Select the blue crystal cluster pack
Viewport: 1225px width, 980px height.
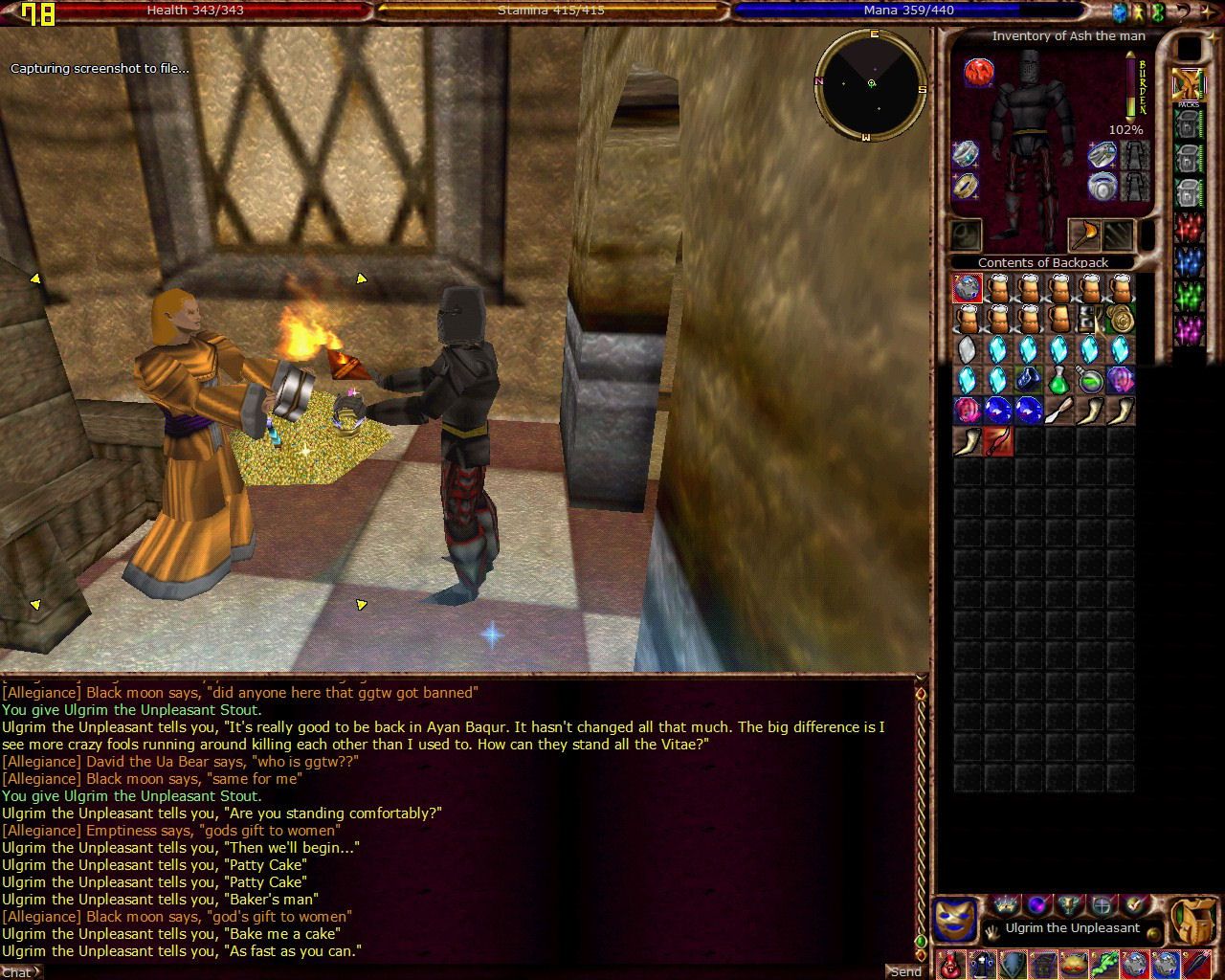tap(1189, 262)
